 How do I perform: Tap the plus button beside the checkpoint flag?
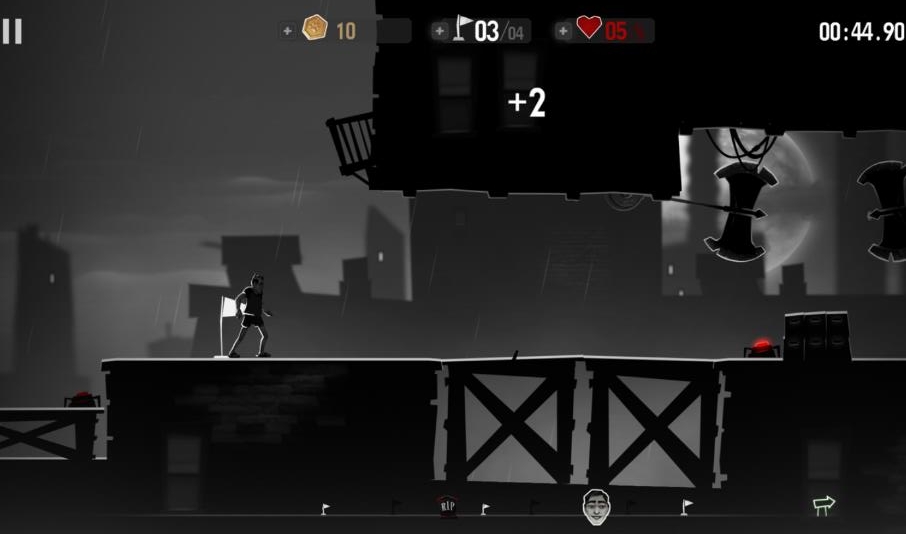click(x=440, y=31)
